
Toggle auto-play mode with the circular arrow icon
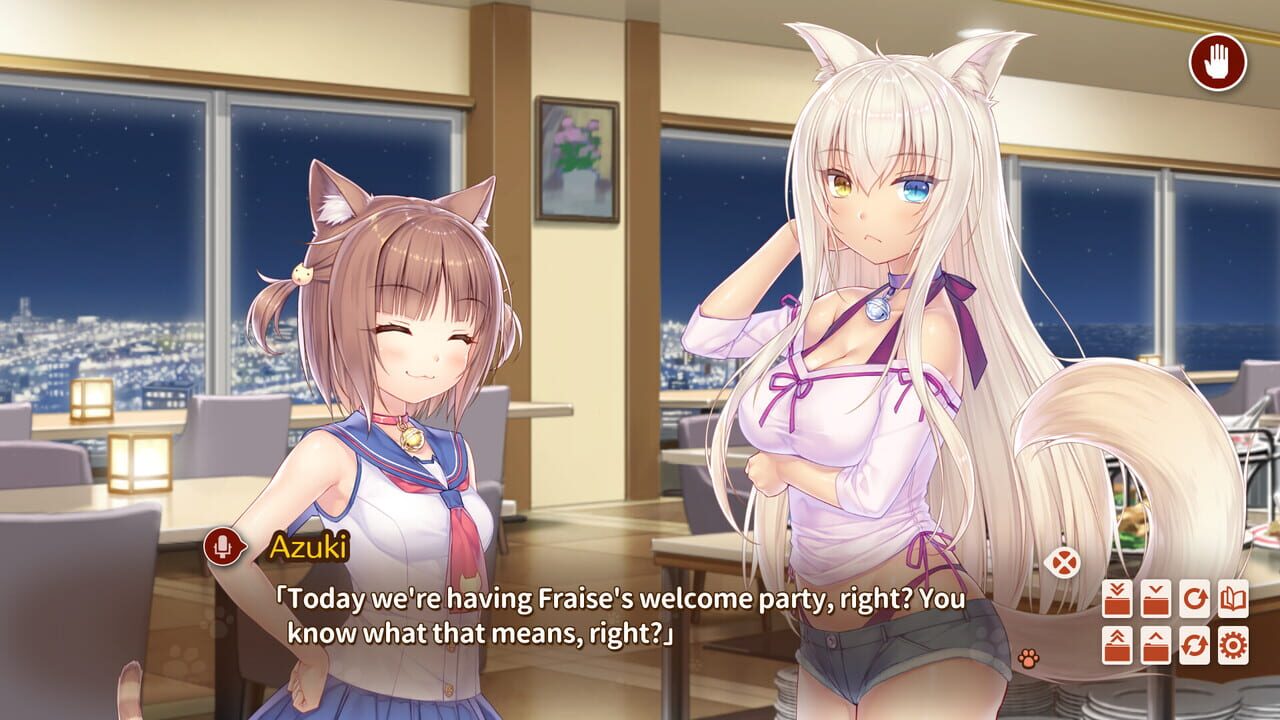[x=1195, y=598]
